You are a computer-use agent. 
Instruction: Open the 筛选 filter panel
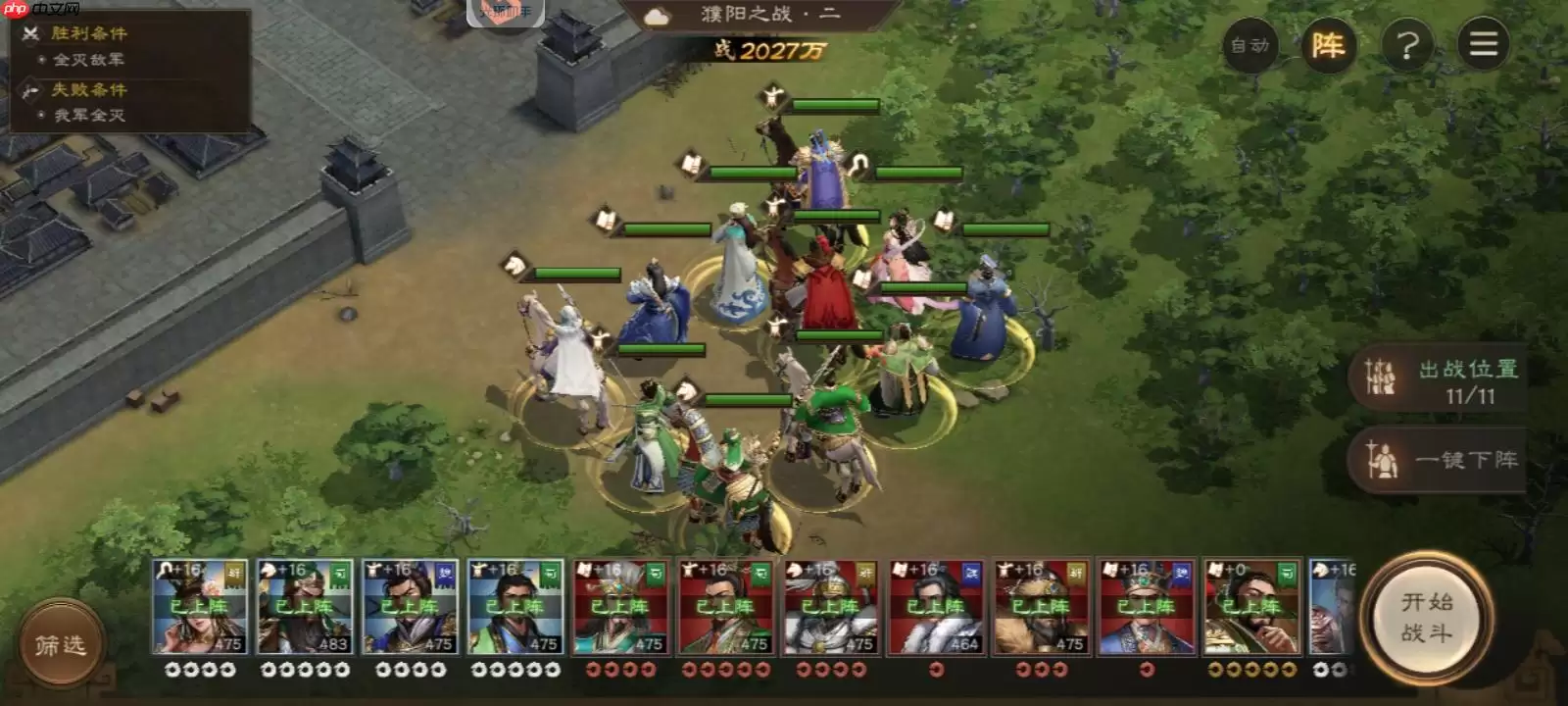(x=61, y=642)
